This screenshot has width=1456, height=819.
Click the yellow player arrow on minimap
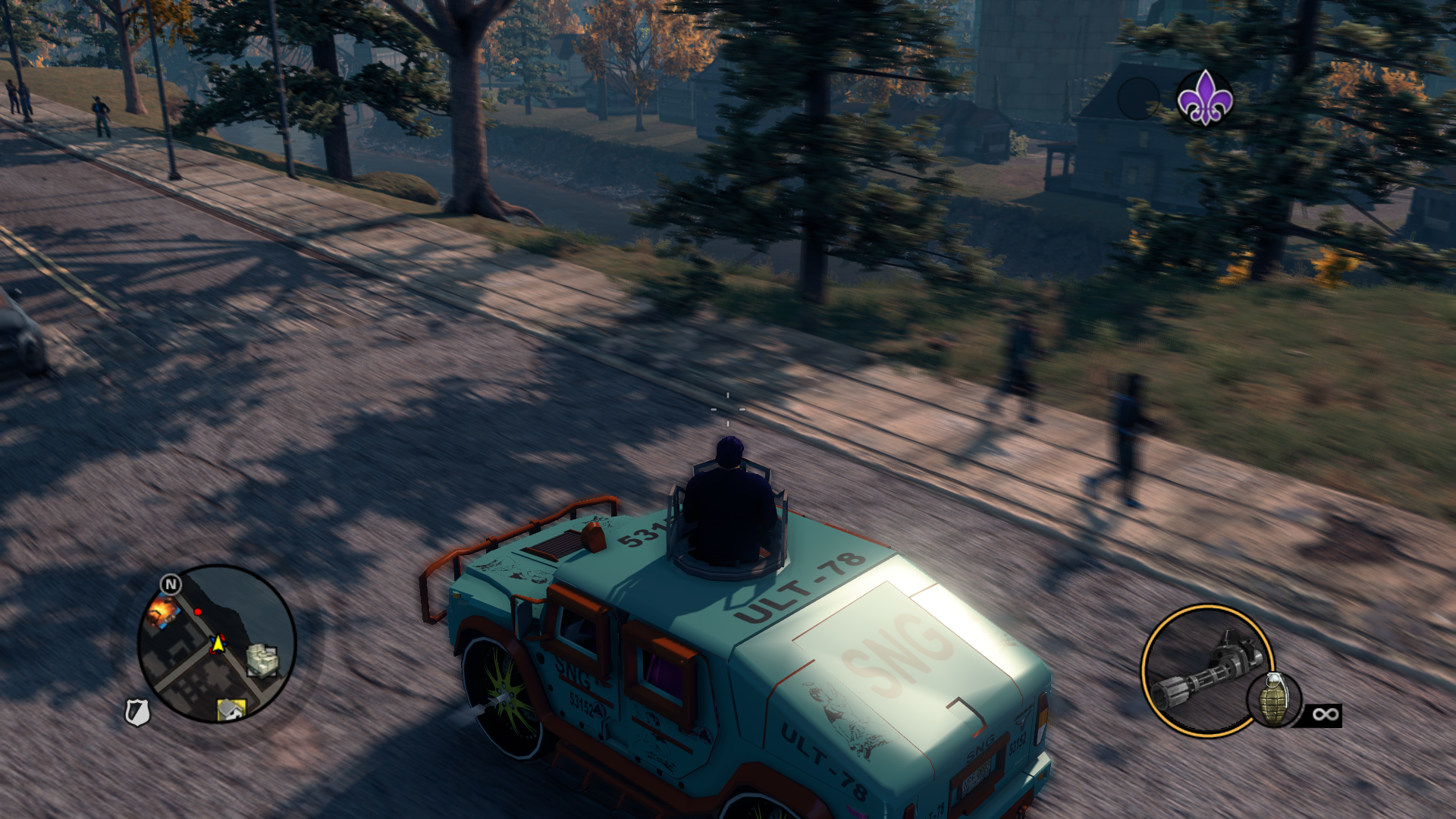coord(218,644)
